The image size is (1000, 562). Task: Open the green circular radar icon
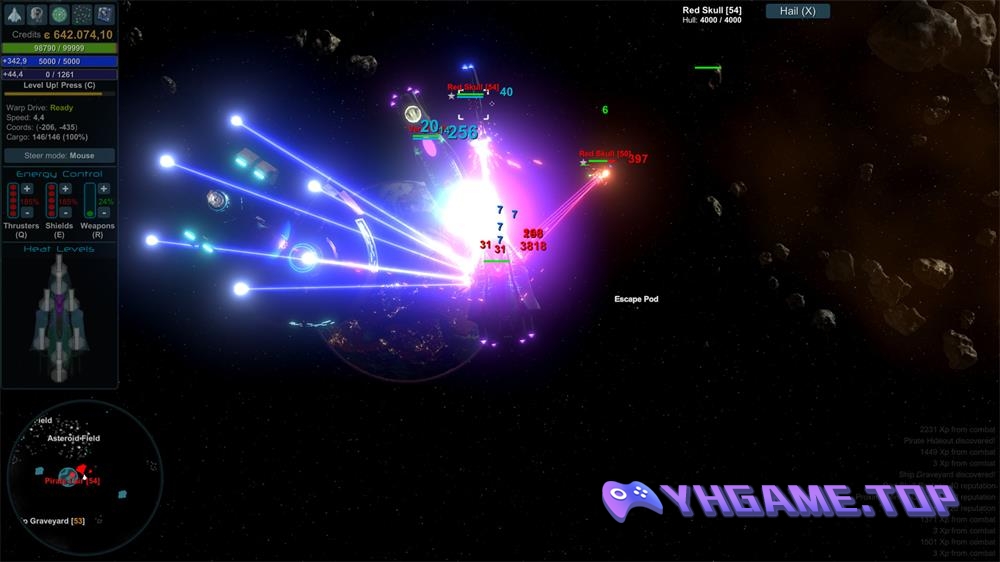coord(59,14)
